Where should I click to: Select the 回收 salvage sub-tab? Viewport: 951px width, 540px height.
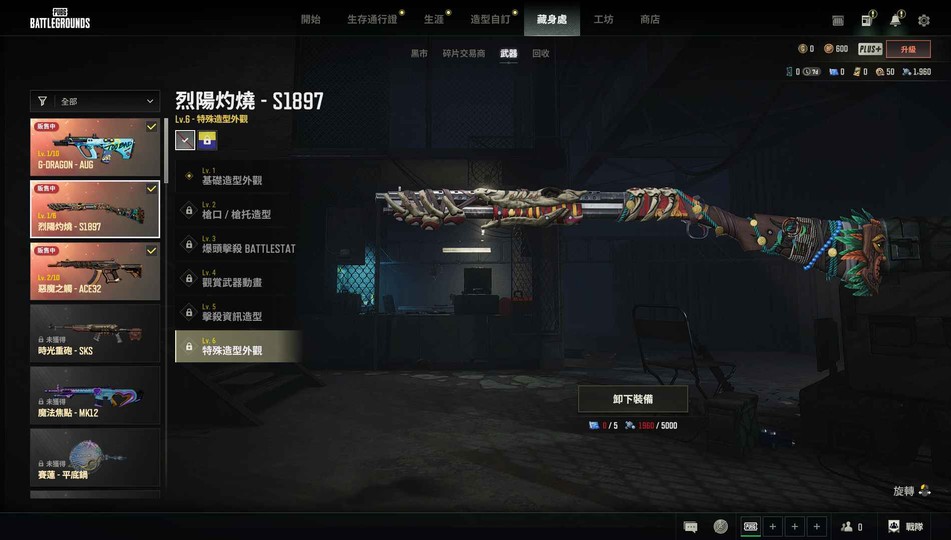coord(540,53)
